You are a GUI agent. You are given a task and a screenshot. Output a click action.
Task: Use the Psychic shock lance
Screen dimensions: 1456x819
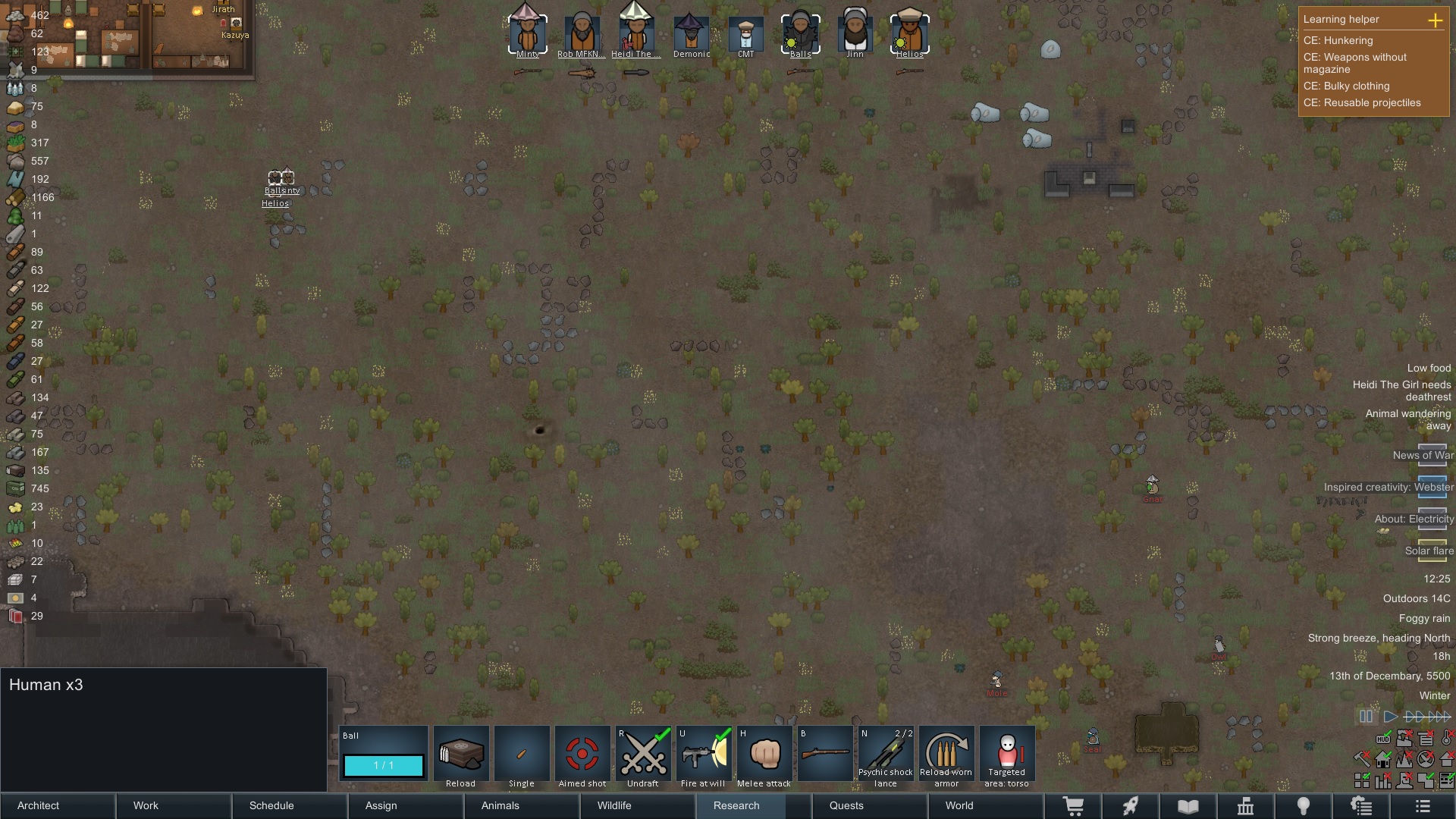(x=886, y=755)
